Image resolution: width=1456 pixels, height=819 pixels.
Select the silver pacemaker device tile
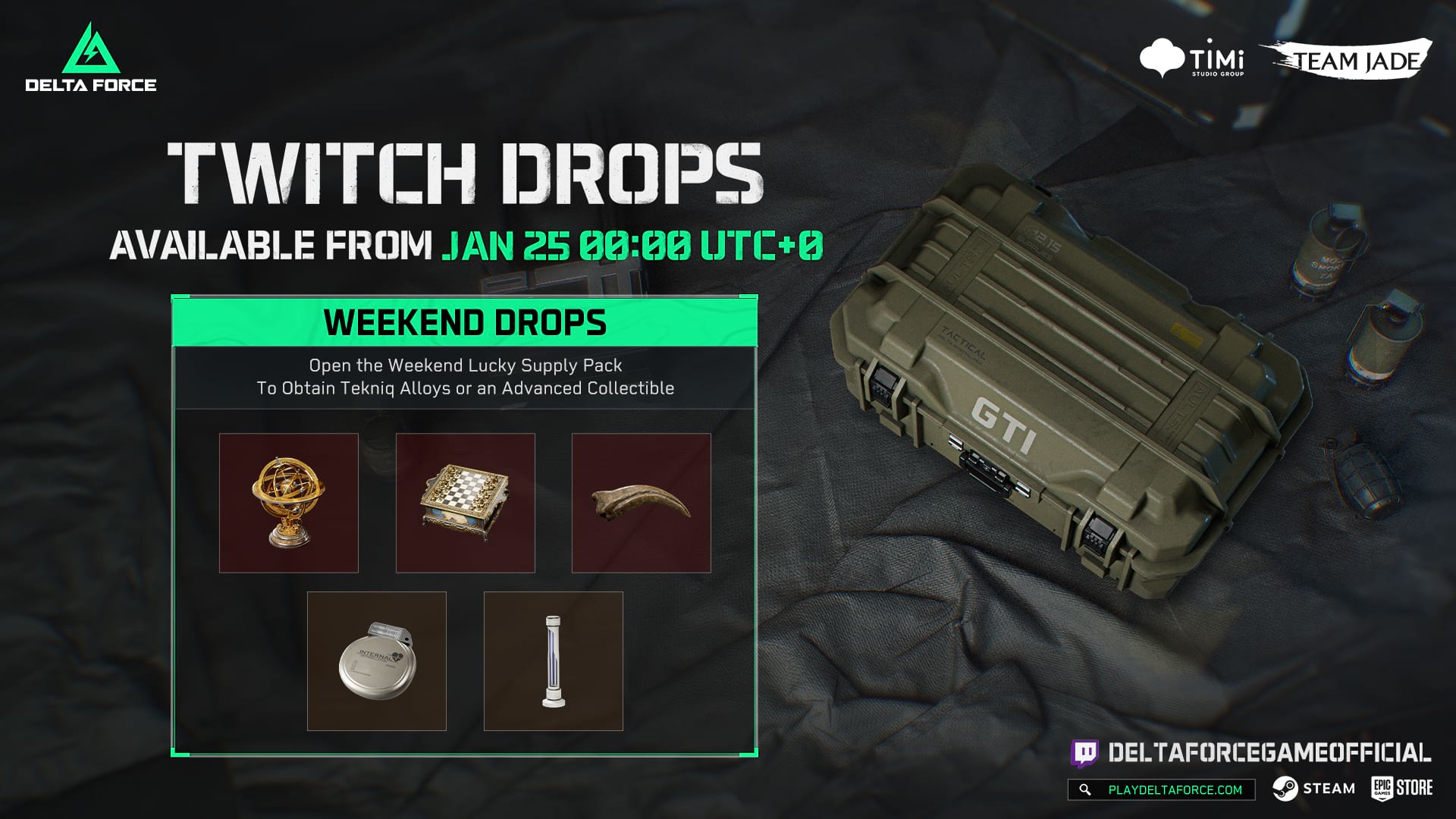pos(376,661)
